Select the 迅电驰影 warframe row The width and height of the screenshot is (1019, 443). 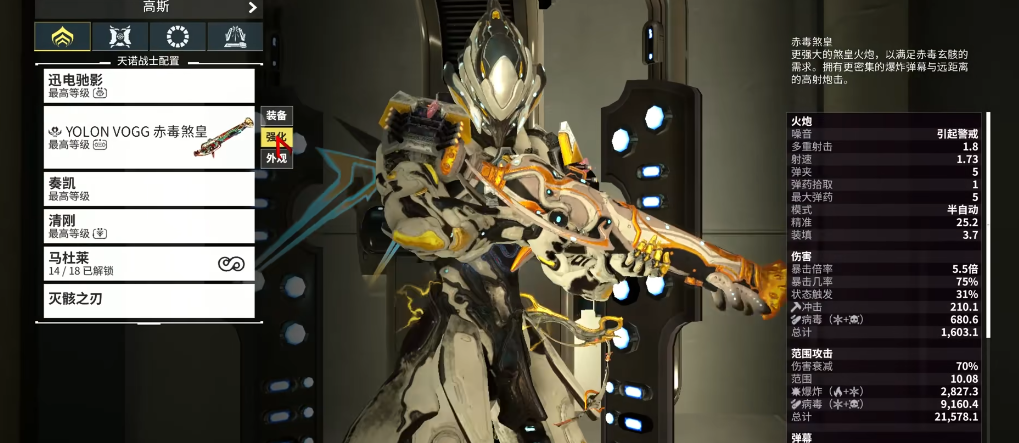(x=149, y=85)
